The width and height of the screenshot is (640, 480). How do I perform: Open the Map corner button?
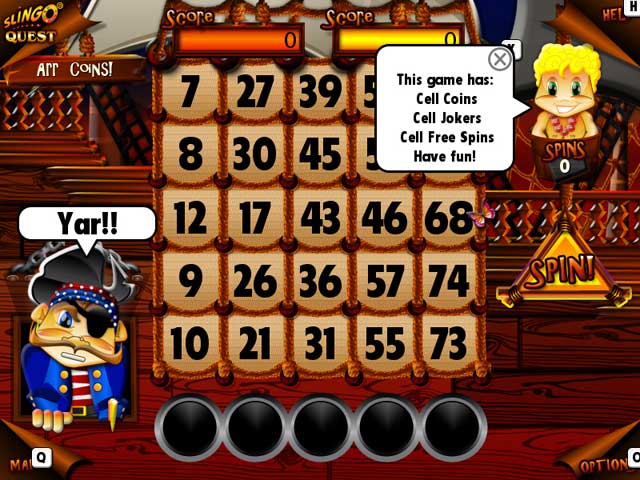[22, 463]
